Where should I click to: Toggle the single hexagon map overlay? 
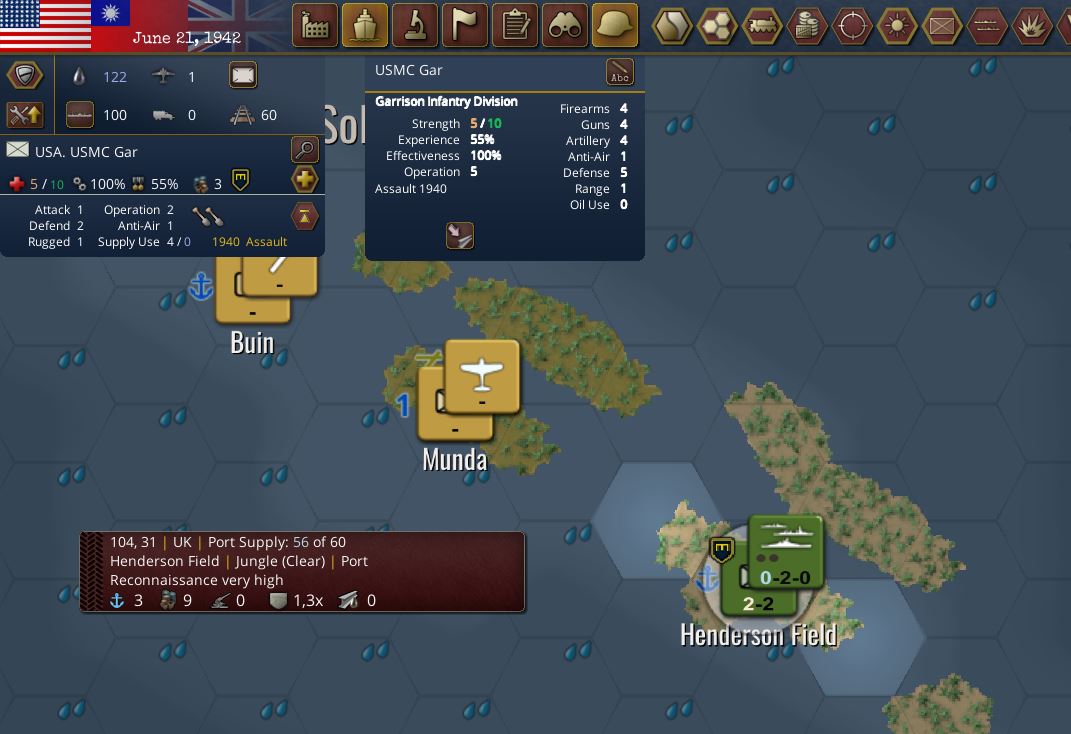[672, 26]
